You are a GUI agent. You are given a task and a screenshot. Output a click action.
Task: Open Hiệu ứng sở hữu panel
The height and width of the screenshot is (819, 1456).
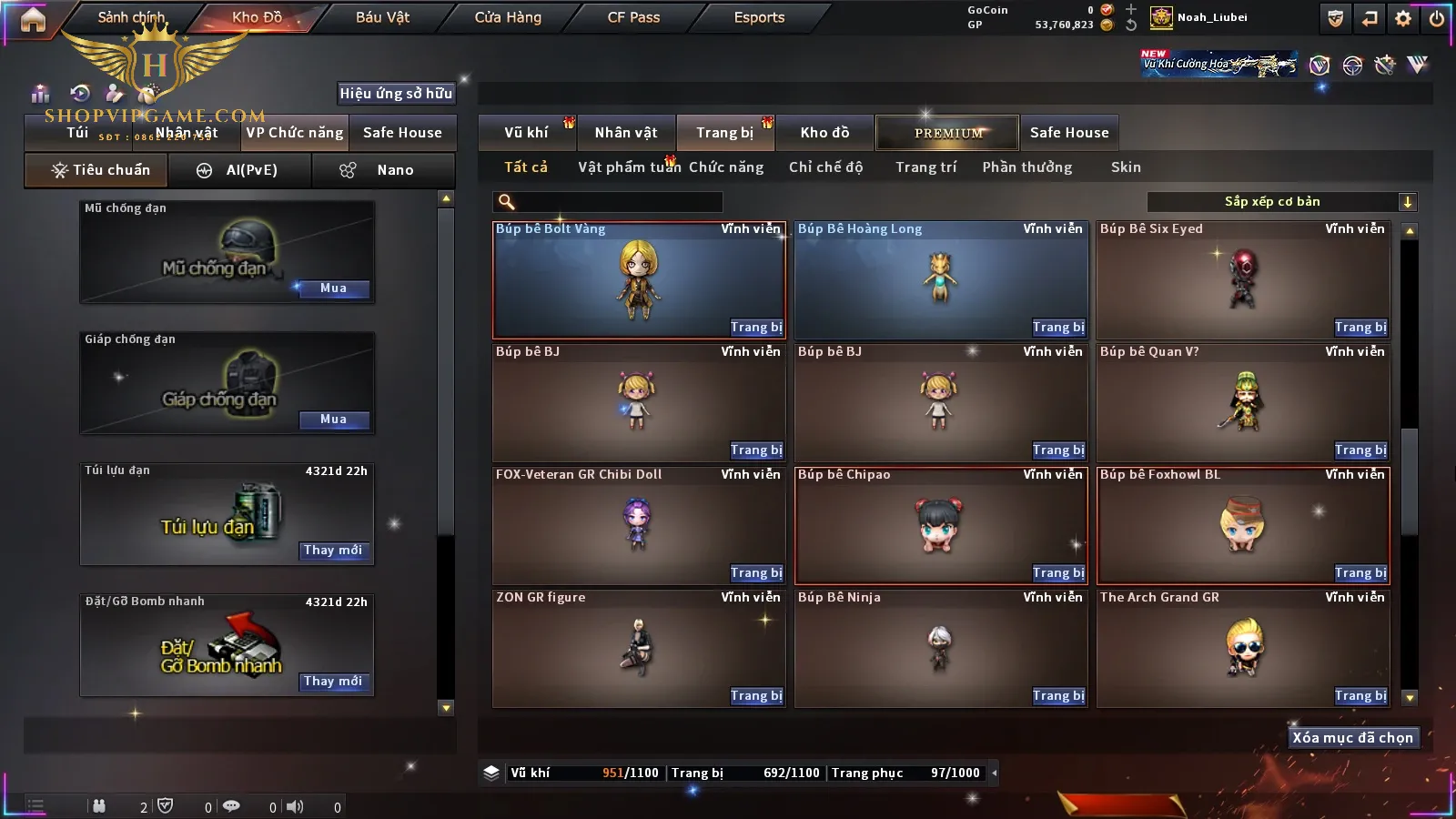(x=396, y=93)
